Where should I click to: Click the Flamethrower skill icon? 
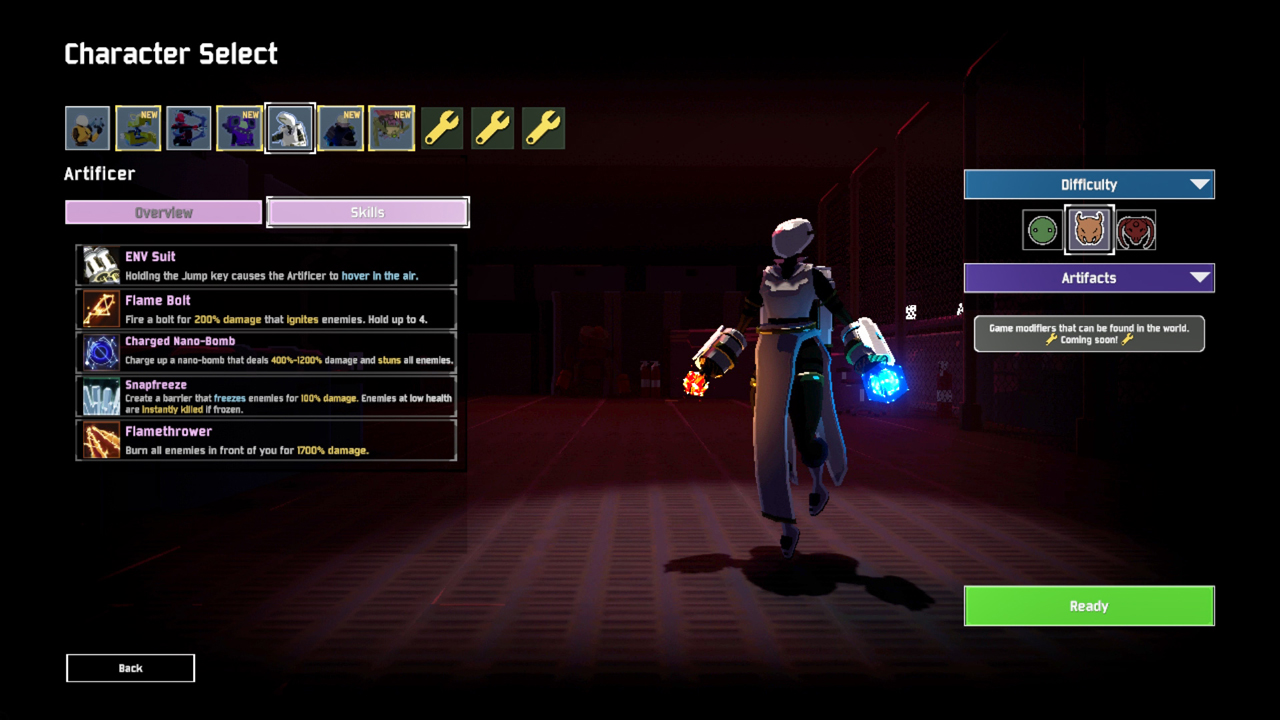pos(100,438)
